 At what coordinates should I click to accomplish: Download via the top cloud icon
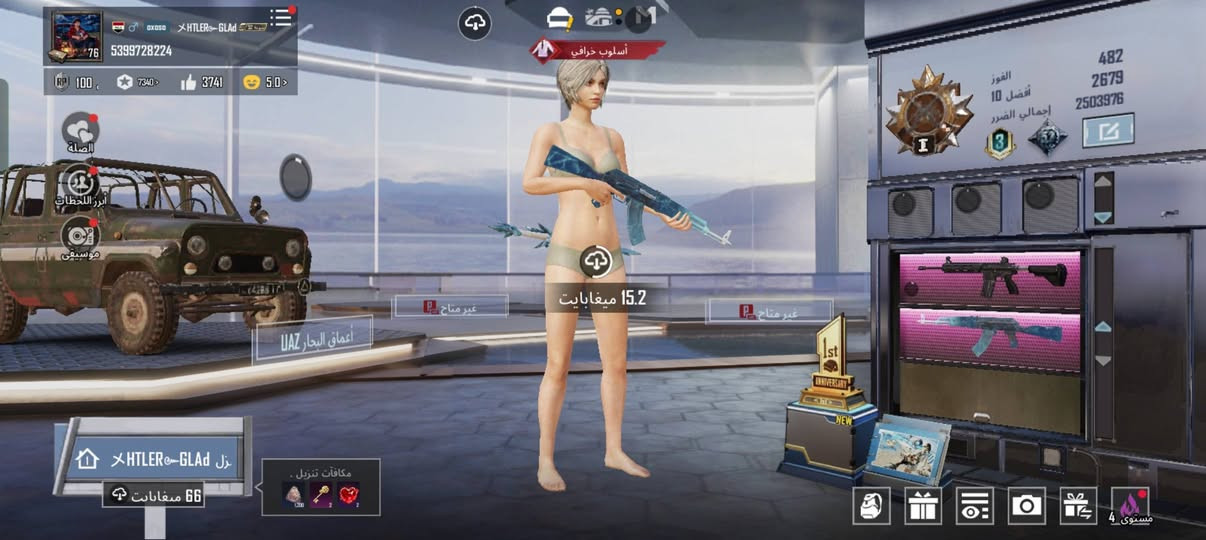point(474,23)
